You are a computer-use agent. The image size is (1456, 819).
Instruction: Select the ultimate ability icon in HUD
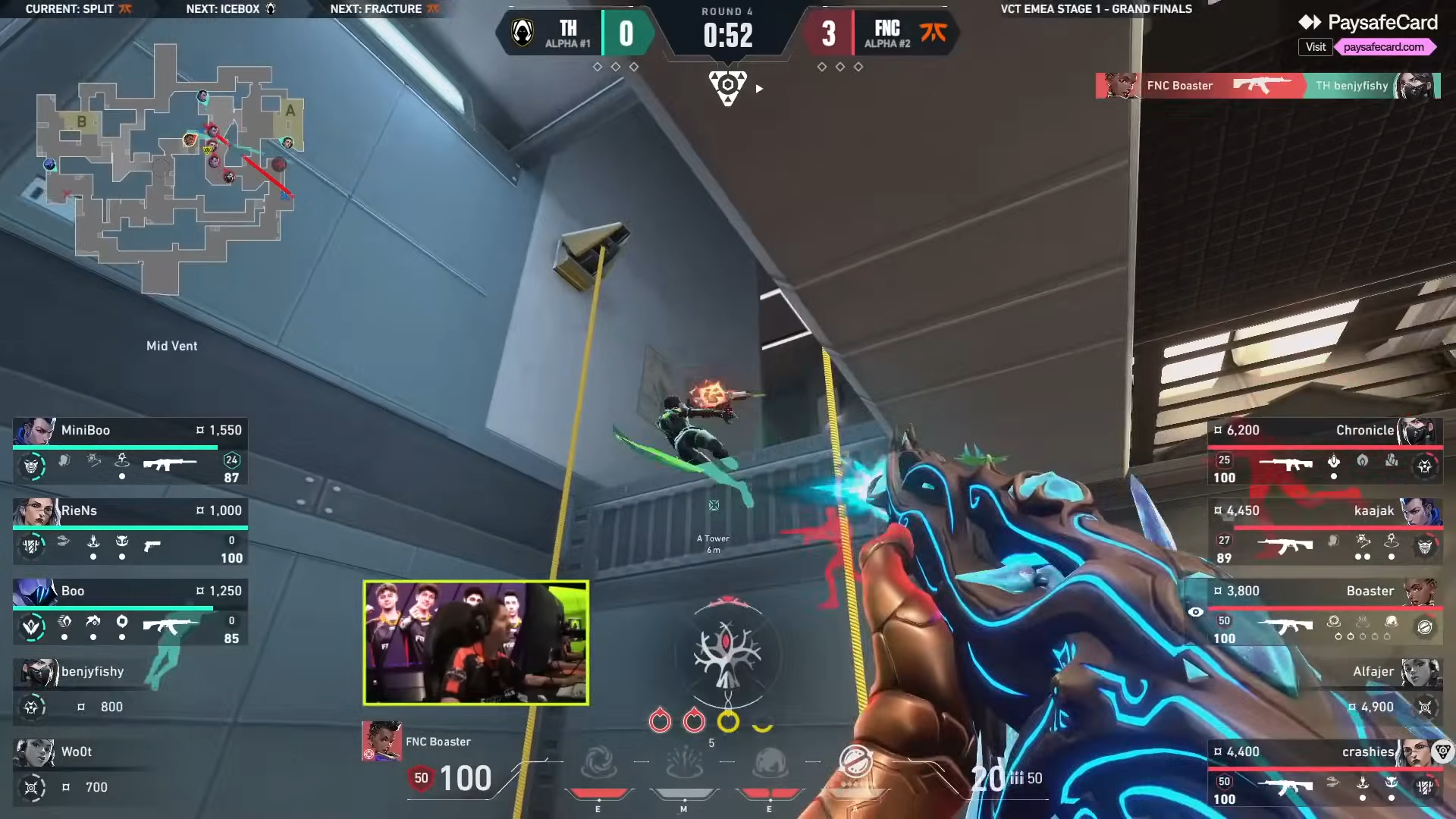[x=855, y=762]
